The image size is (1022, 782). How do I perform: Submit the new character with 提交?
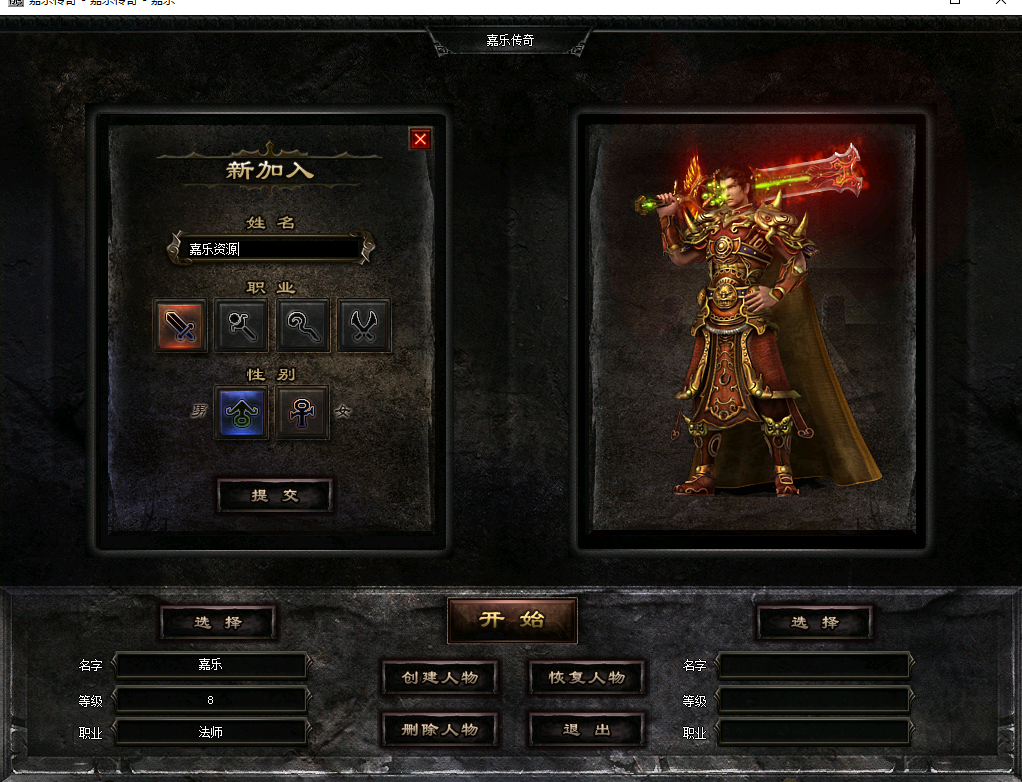coord(274,495)
